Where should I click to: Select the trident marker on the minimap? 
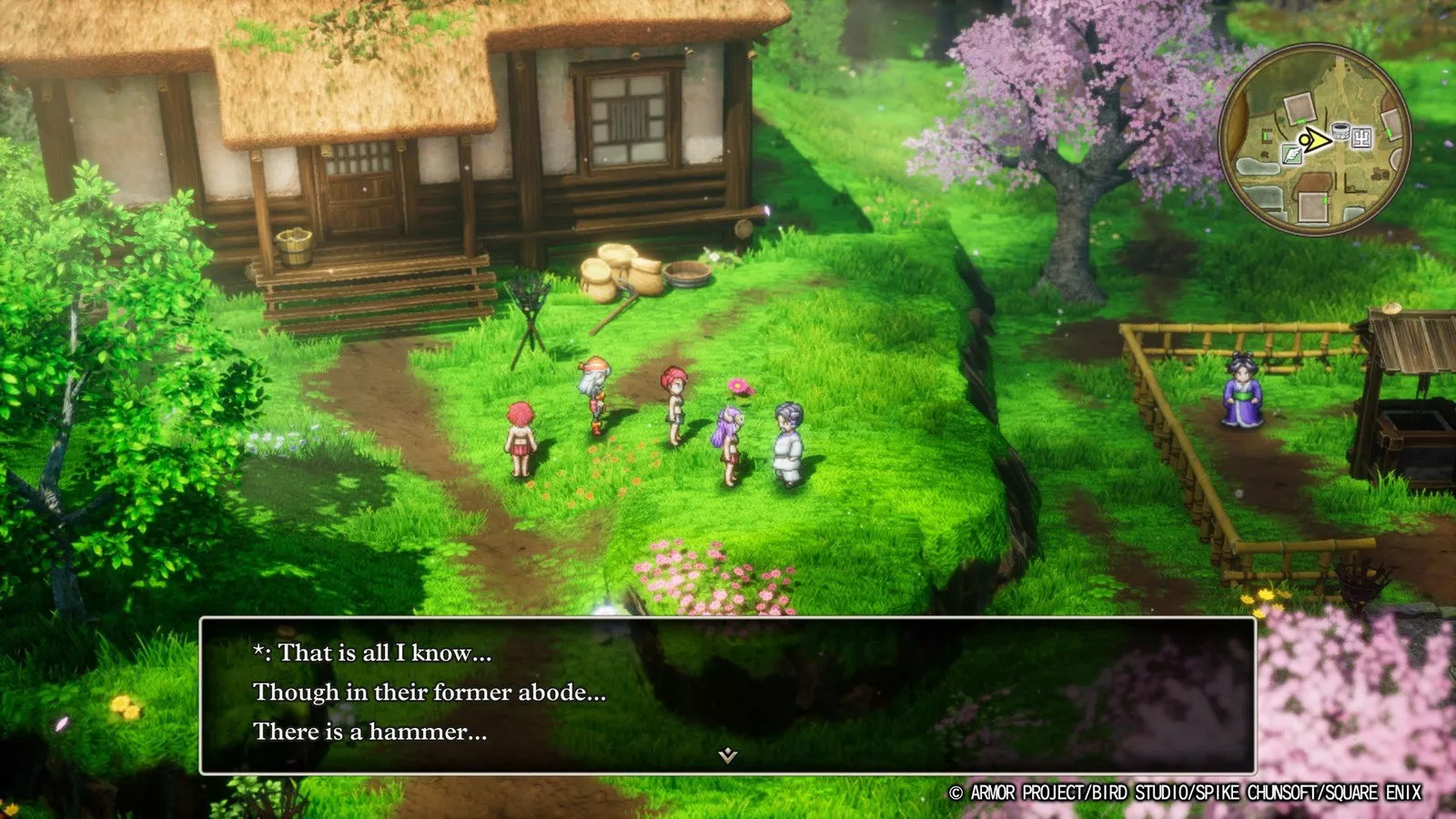coord(1362,138)
